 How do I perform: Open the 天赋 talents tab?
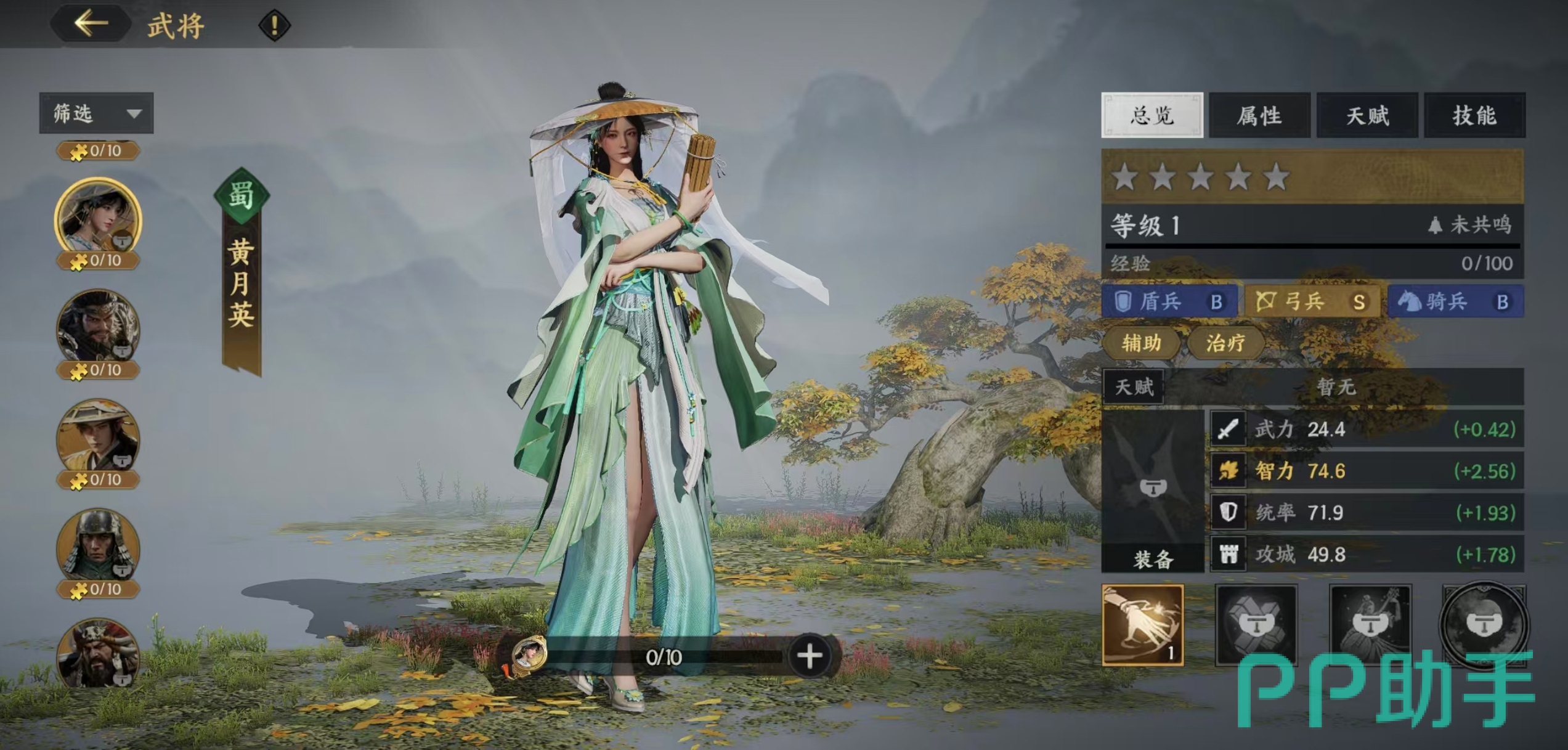1367,115
